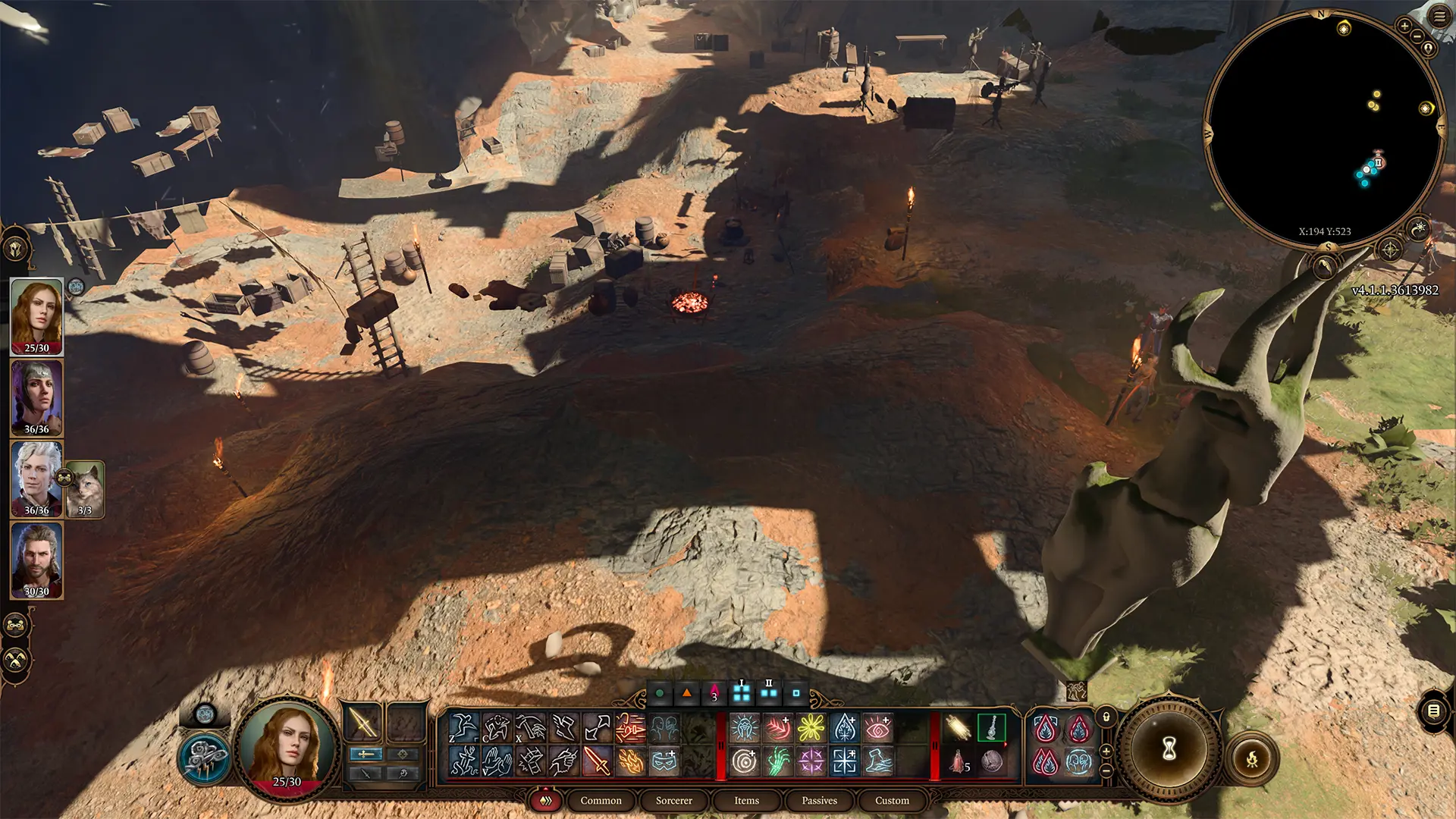This screenshot has height=819, width=1456.
Task: Select the main-hand melee attack sword icon
Action: (x=598, y=762)
